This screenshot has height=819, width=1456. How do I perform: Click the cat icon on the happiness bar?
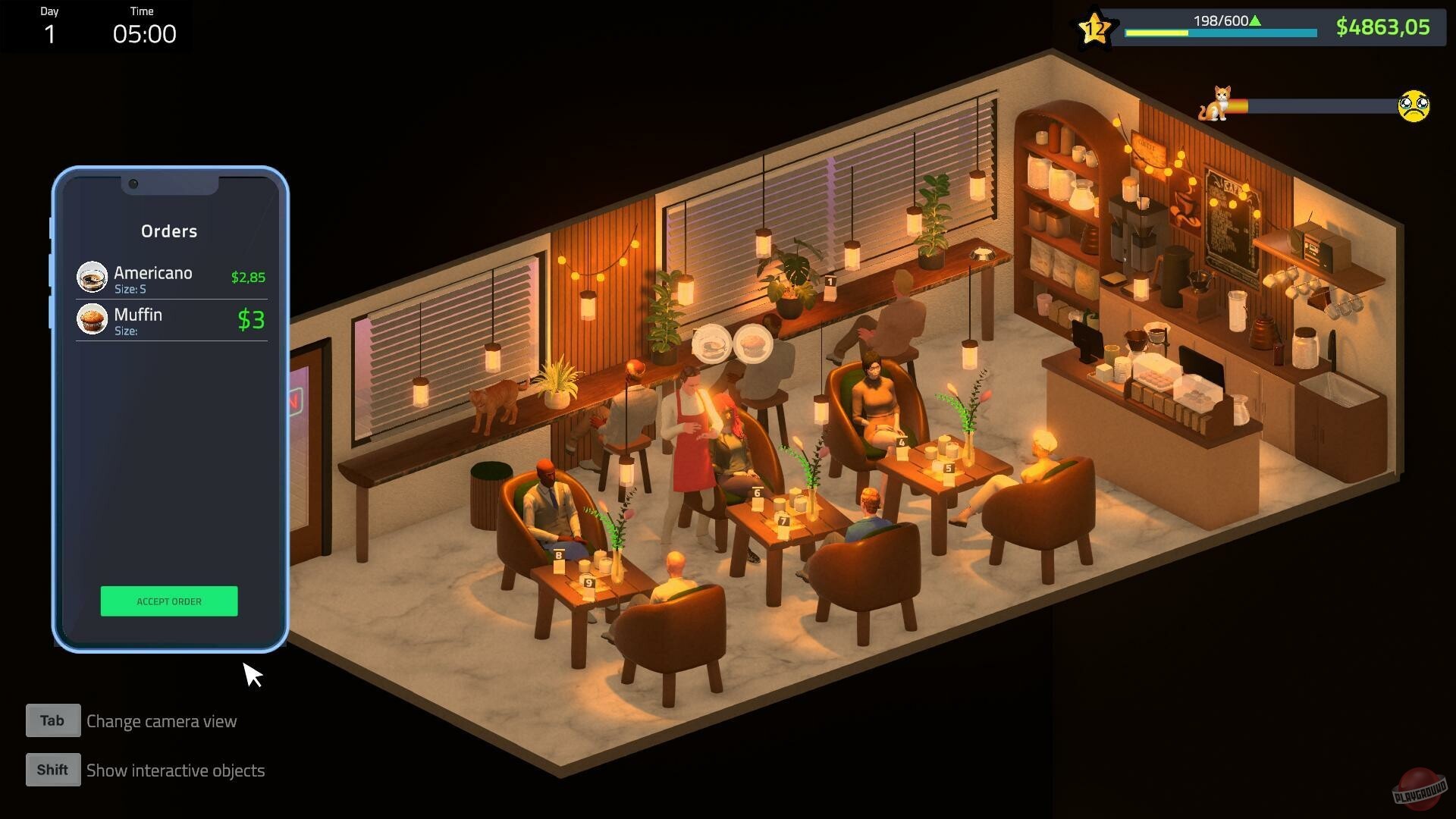click(x=1219, y=106)
